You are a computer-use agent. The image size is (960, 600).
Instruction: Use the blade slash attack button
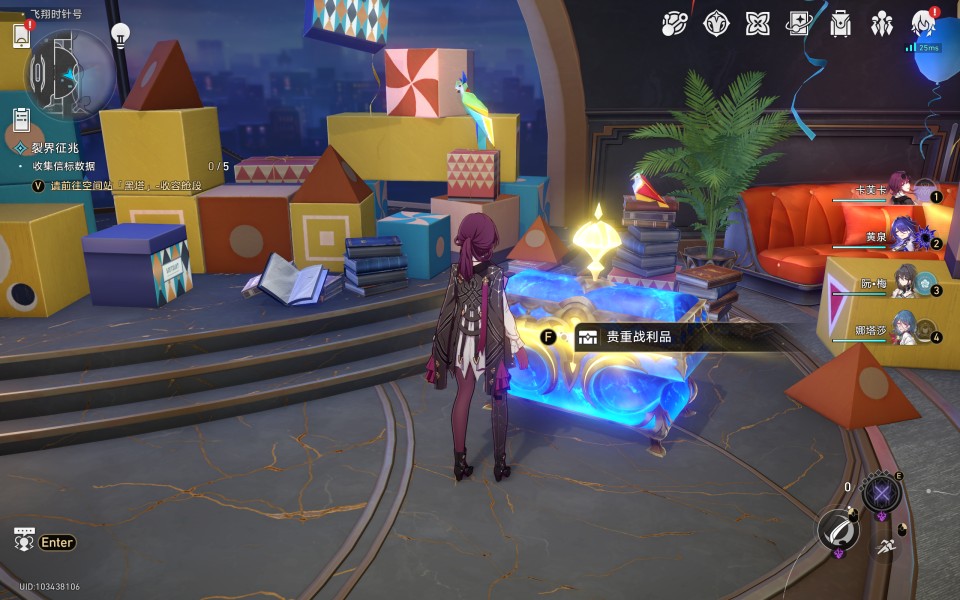tap(838, 530)
